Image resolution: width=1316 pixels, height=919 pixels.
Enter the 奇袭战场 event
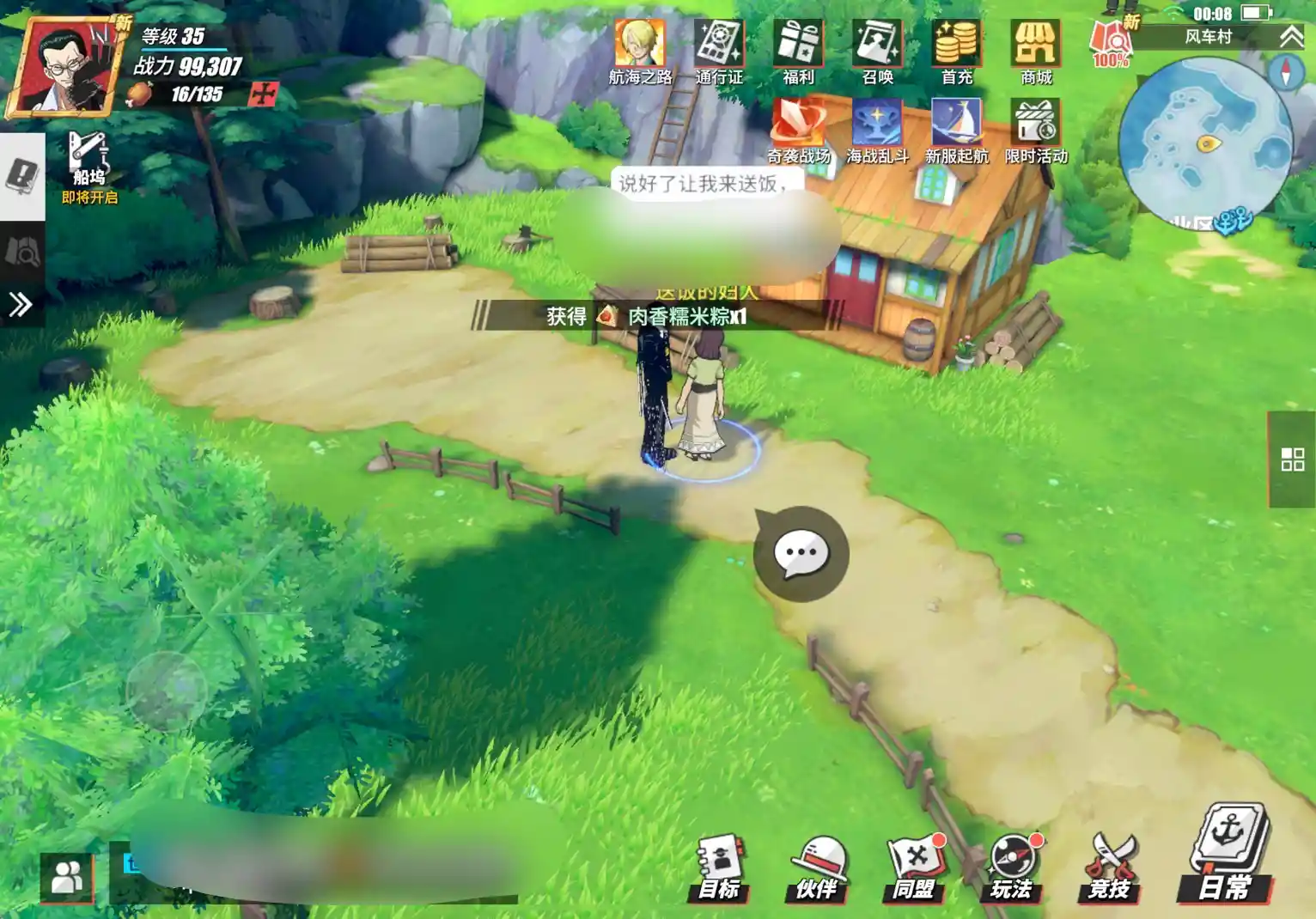point(799,129)
